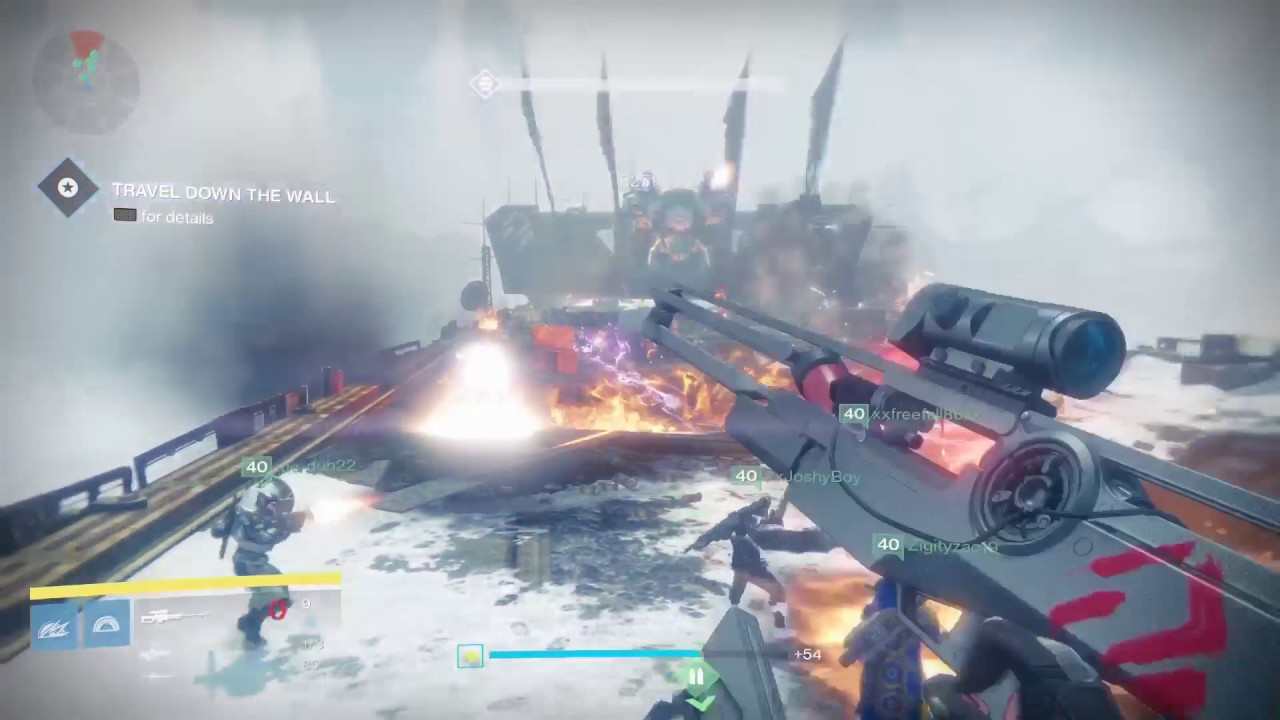
Task: Click the green pause indicator
Action: click(x=697, y=677)
